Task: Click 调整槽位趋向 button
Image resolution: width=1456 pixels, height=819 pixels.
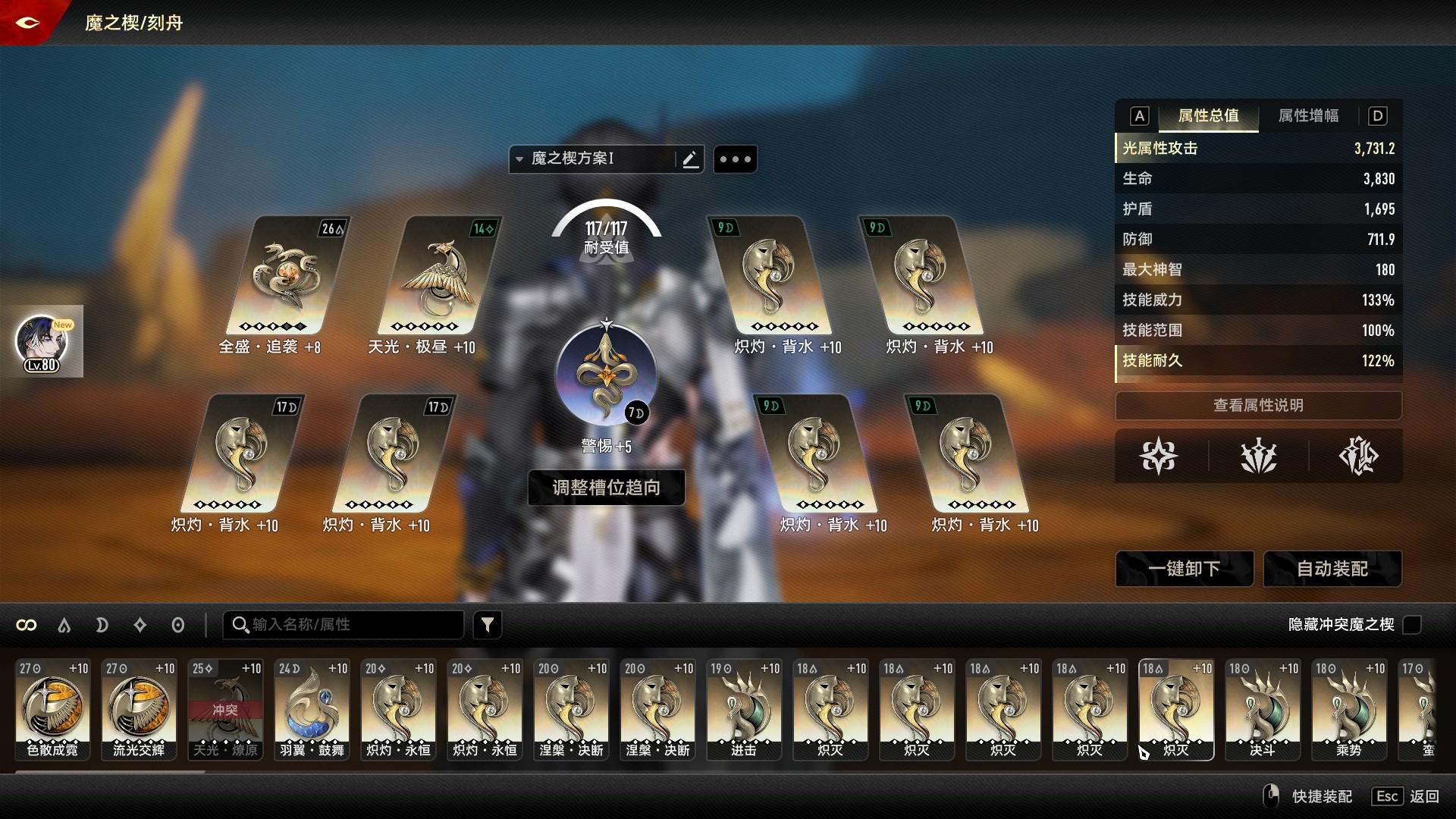Action: click(606, 488)
